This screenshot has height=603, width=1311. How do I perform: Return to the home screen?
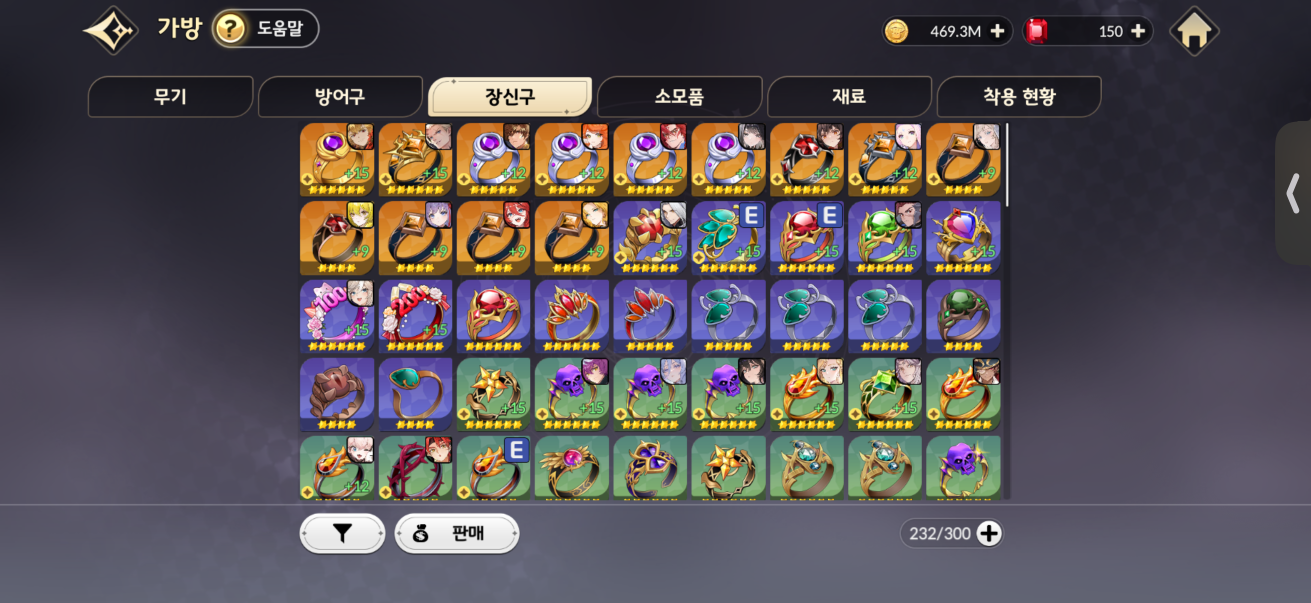(x=1194, y=31)
